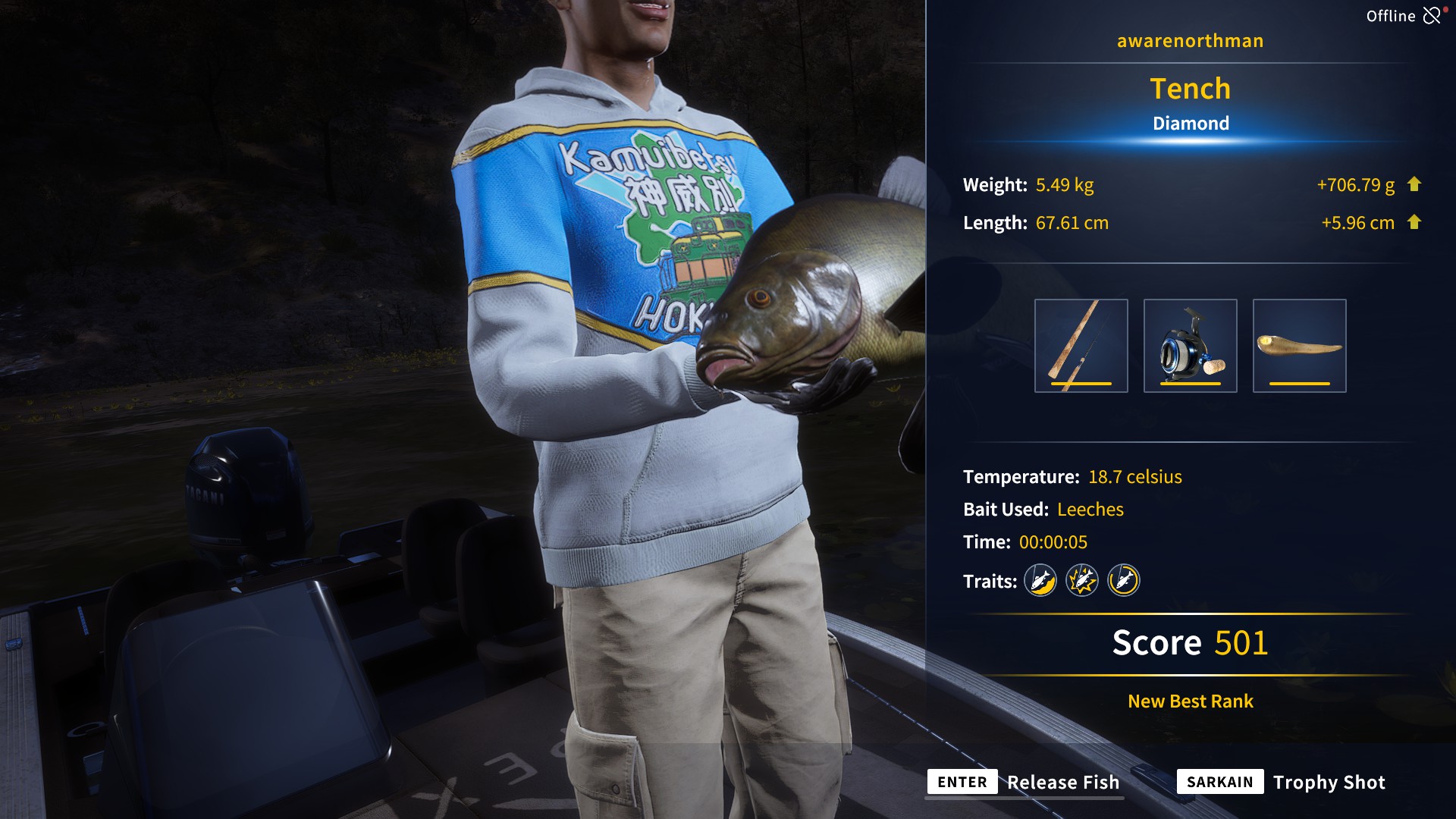Image resolution: width=1456 pixels, height=819 pixels.
Task: Inspect the fish in yellow ring trait
Action: [x=1124, y=581]
